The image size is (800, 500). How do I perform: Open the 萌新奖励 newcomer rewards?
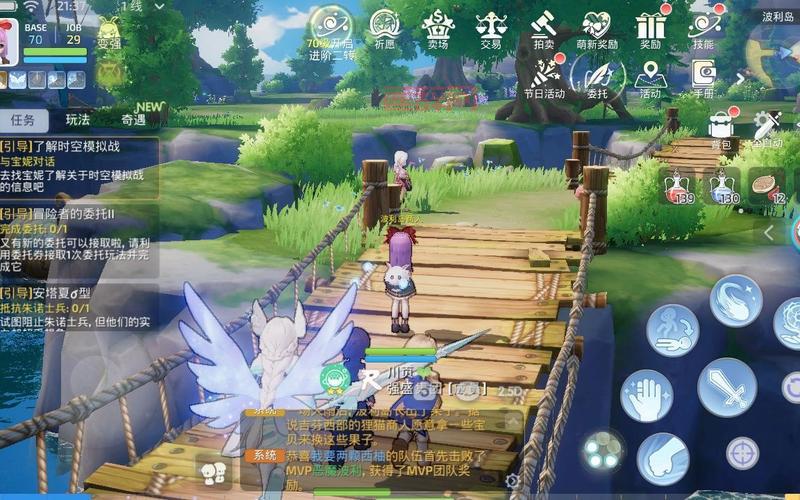[597, 28]
